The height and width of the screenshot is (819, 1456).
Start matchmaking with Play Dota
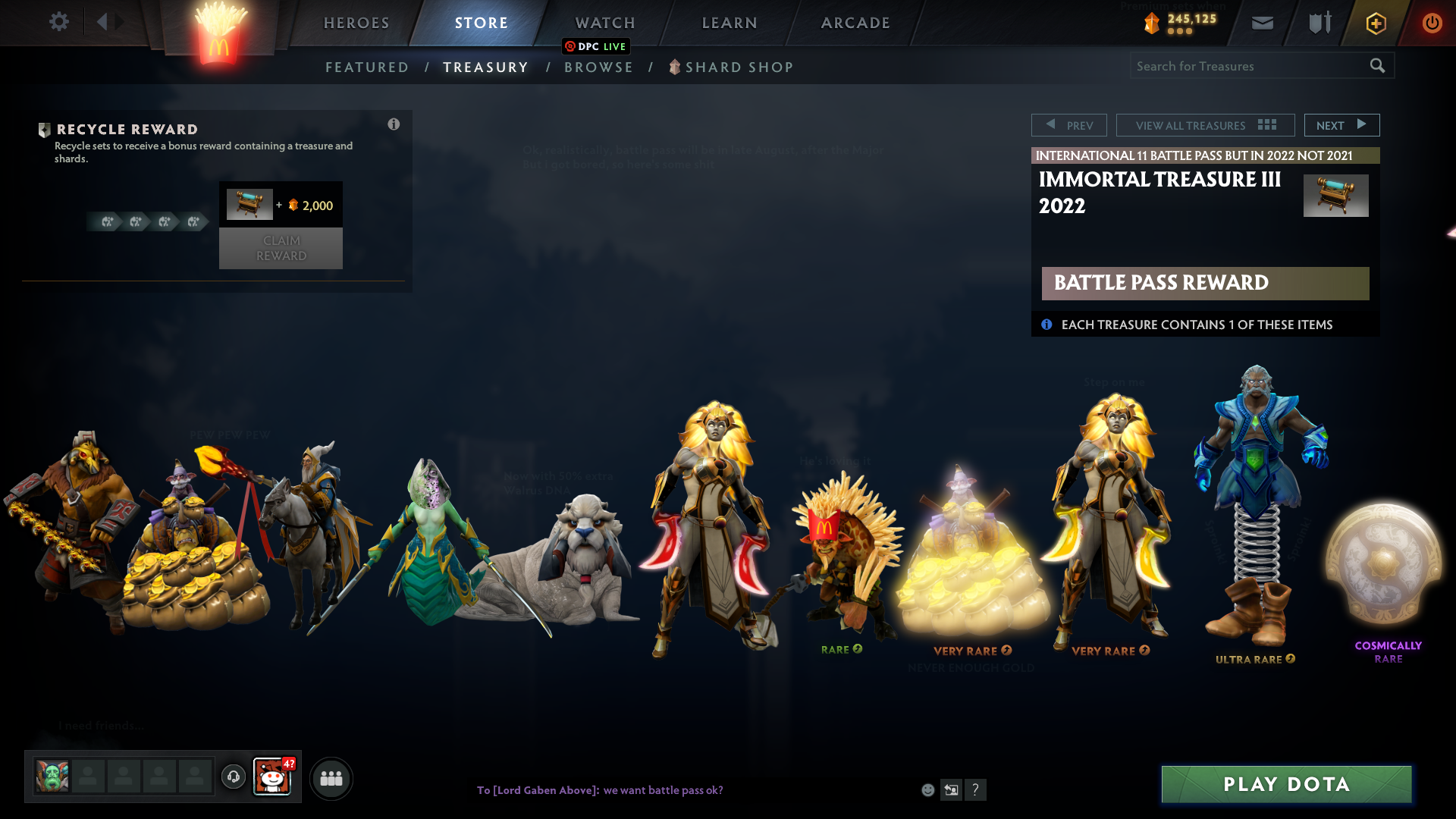click(1286, 784)
